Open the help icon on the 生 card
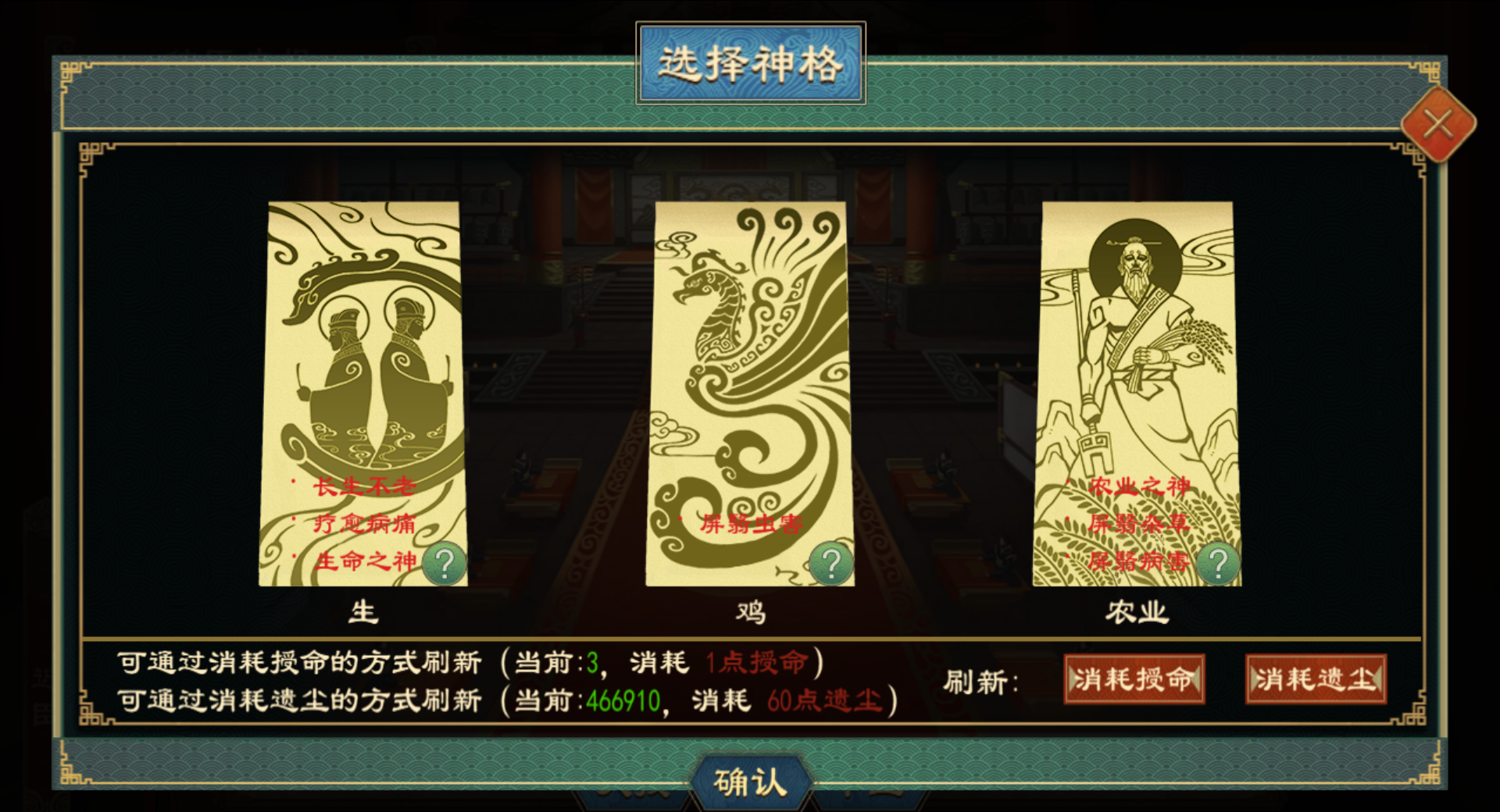 pos(444,562)
